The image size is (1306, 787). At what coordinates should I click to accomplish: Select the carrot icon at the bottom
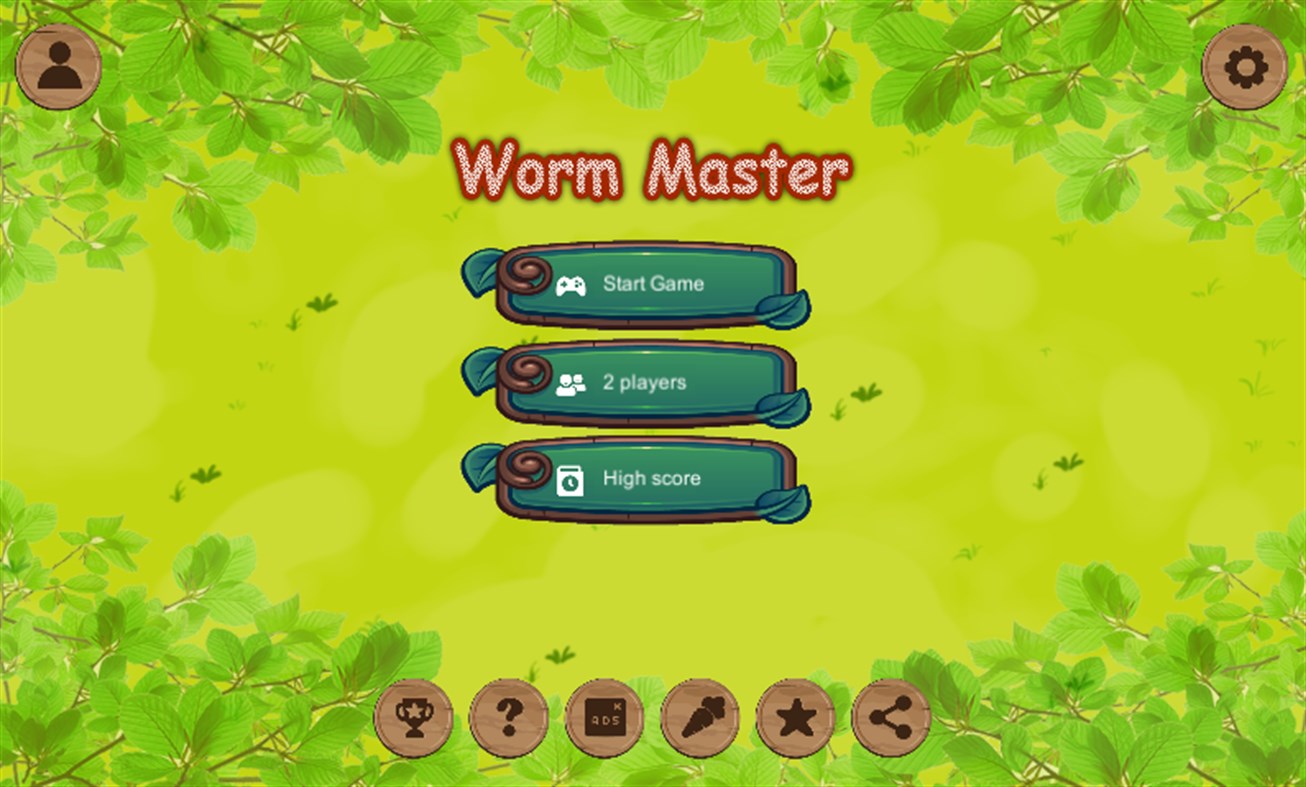pyautogui.click(x=700, y=718)
